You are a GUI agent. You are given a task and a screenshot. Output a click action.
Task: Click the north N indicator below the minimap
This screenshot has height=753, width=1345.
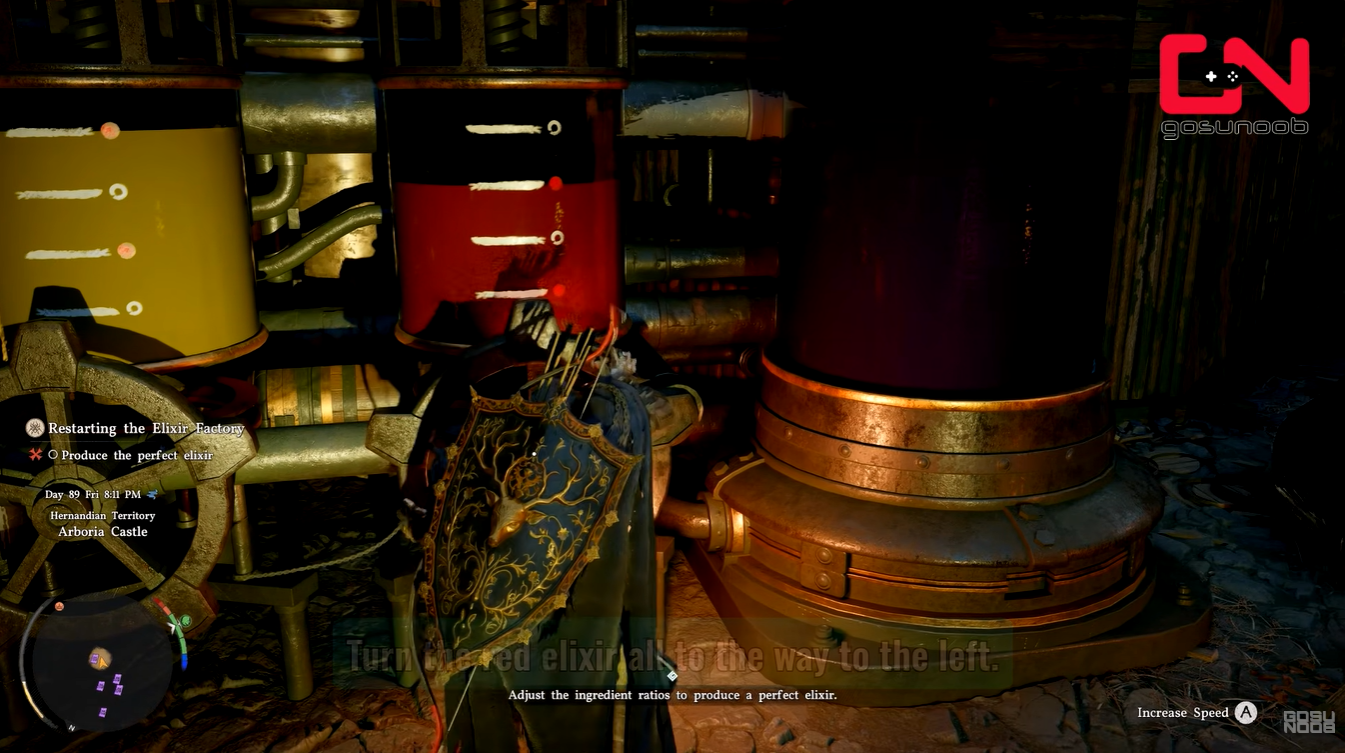[72, 727]
